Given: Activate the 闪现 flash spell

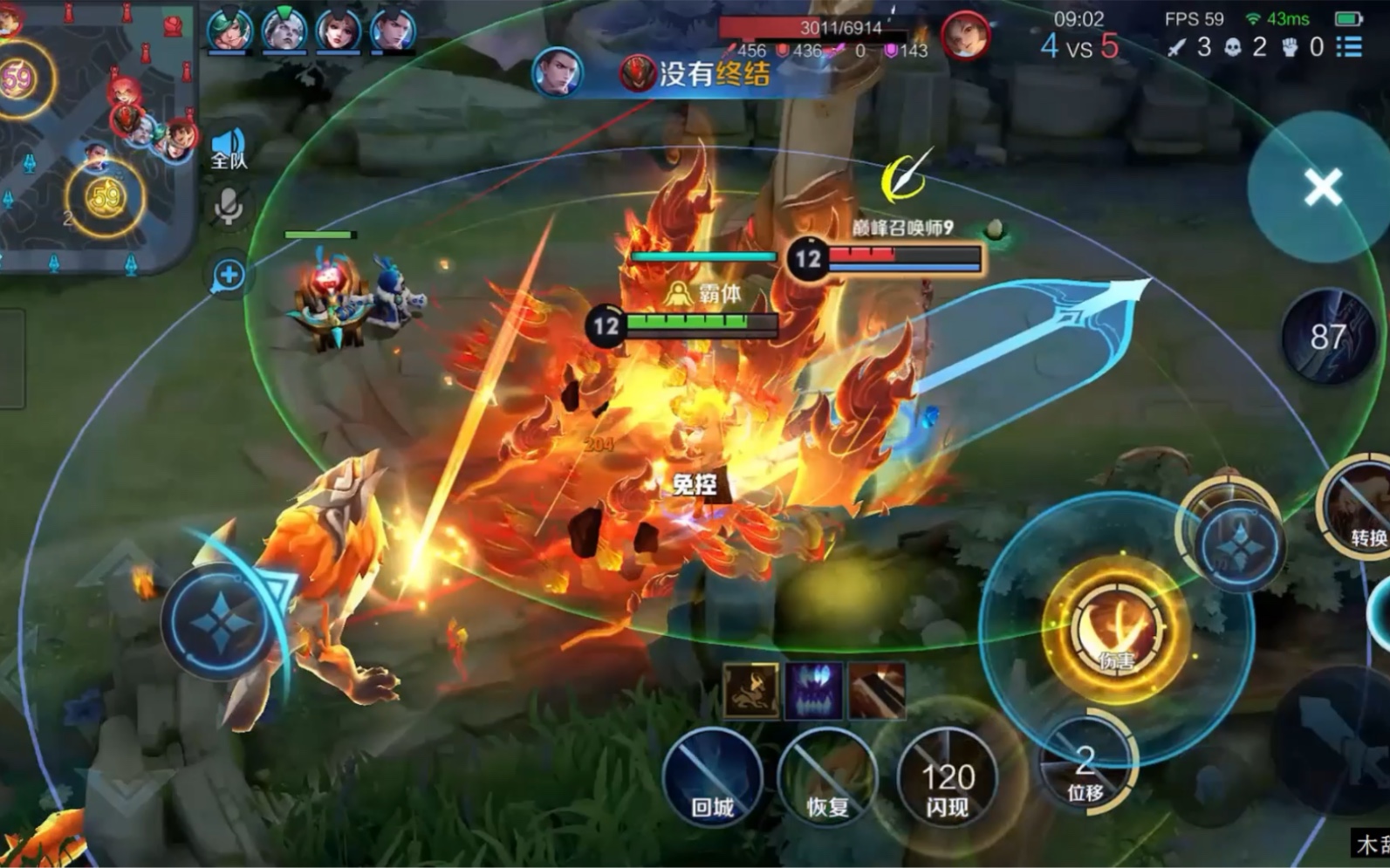Looking at the screenshot, I should [x=947, y=778].
